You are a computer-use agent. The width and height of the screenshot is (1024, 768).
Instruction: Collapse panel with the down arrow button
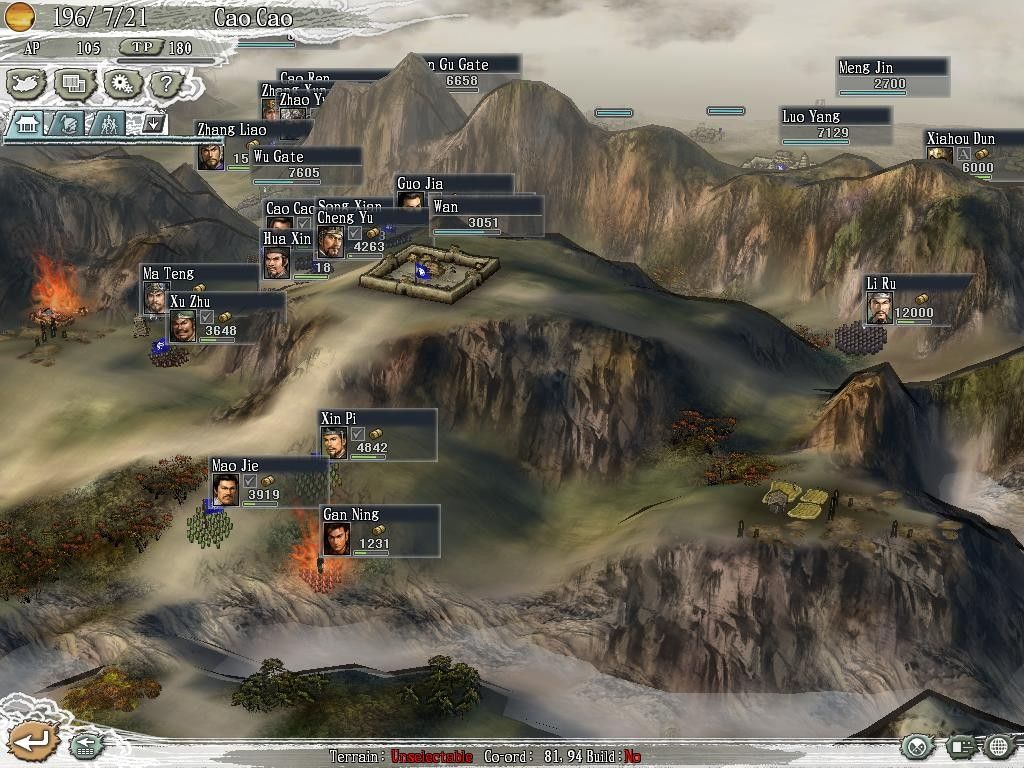click(153, 123)
